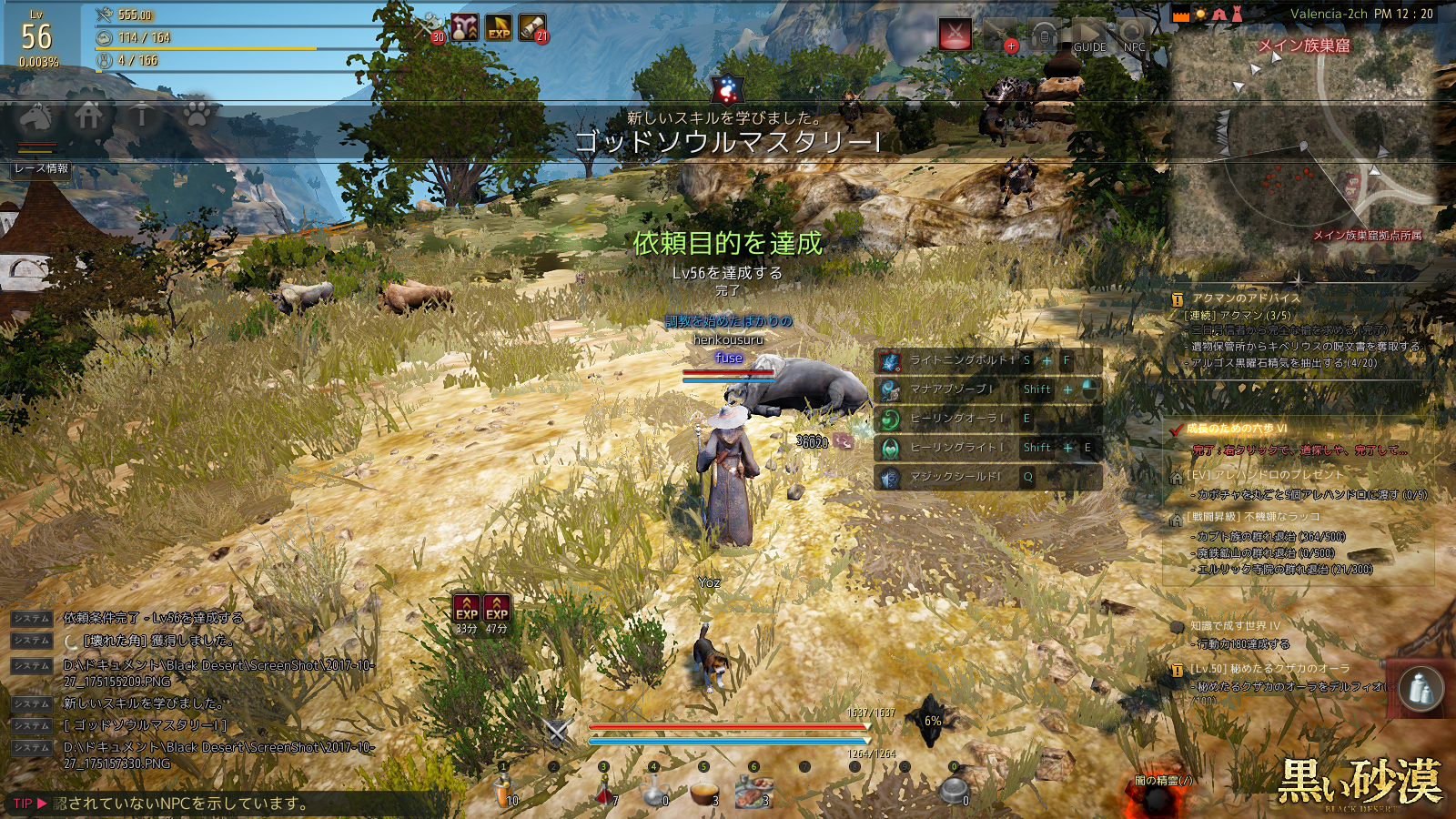Select the アクマンのアドバイス quest entry

pyautogui.click(x=1246, y=298)
